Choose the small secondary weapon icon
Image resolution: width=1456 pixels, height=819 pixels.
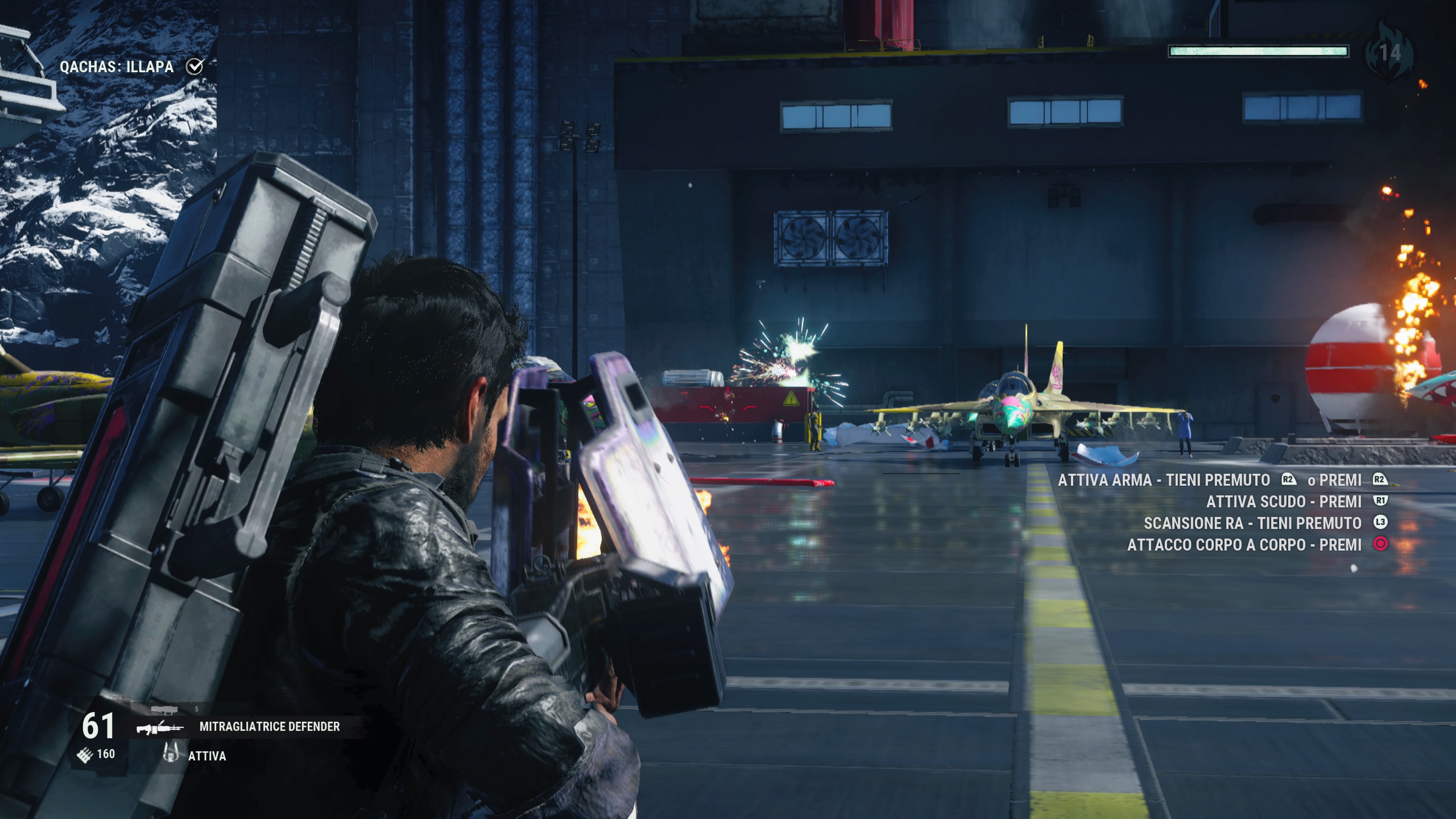click(x=164, y=709)
